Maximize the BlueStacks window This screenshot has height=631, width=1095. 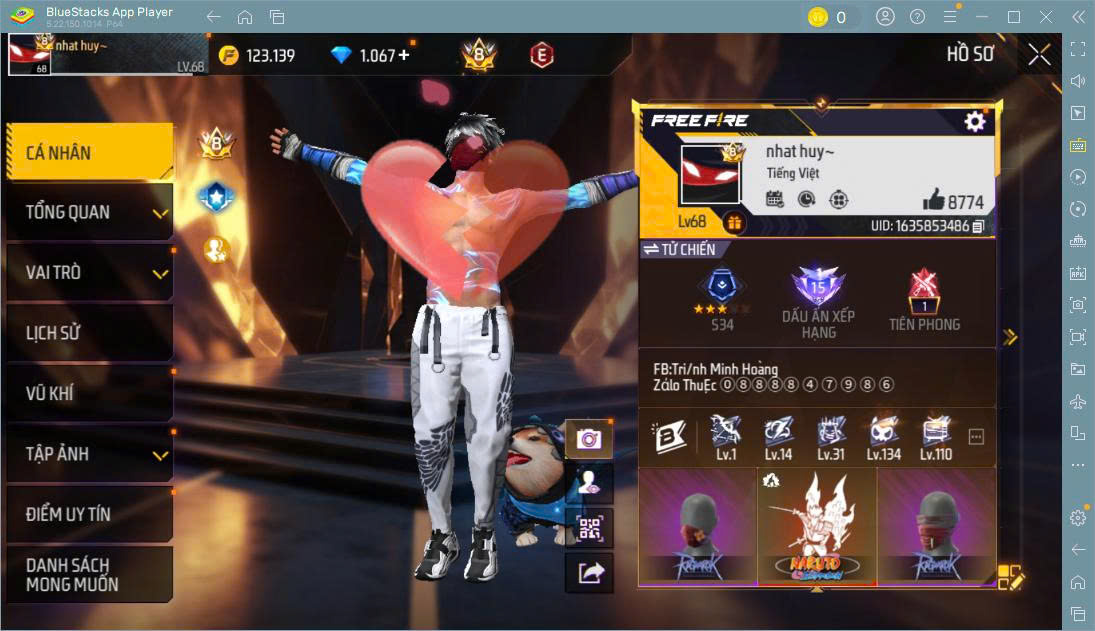pyautogui.click(x=1013, y=17)
